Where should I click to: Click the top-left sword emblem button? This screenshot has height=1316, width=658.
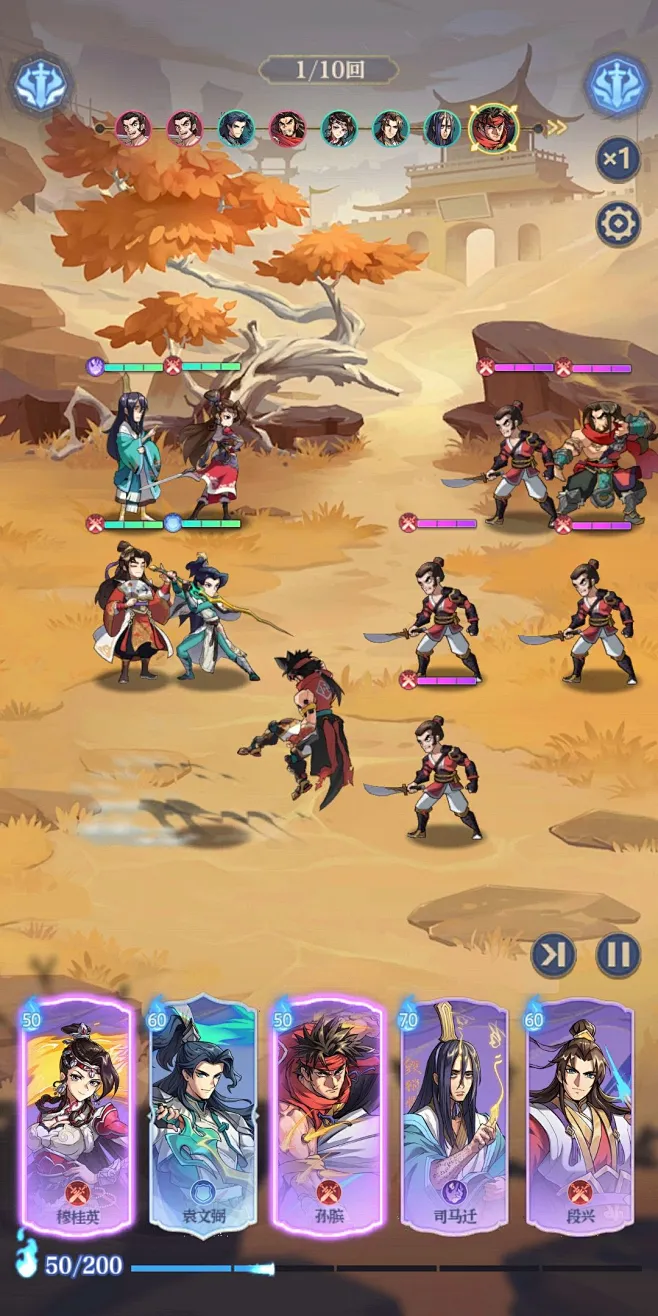point(41,86)
